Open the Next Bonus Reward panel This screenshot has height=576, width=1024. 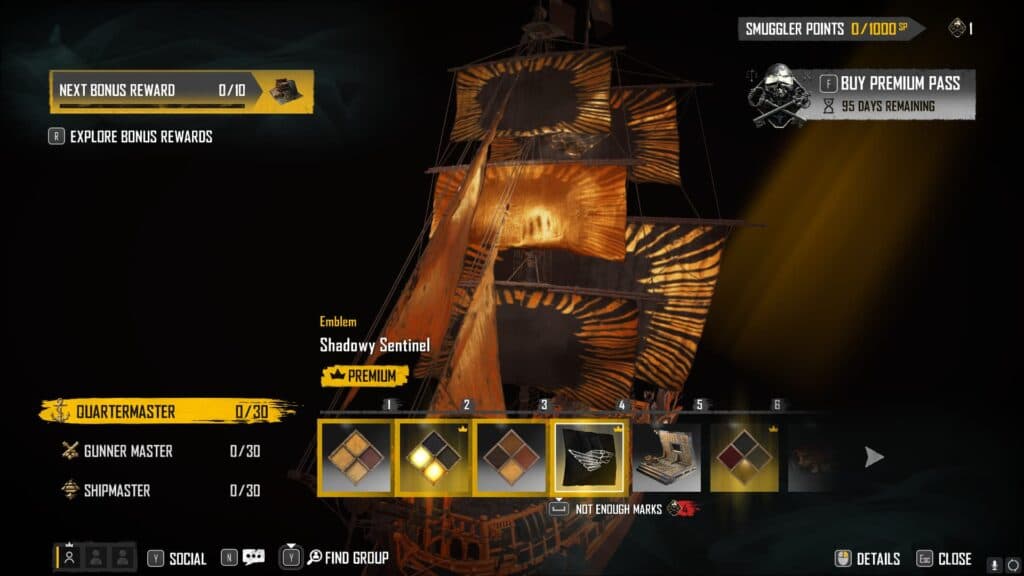[180, 91]
